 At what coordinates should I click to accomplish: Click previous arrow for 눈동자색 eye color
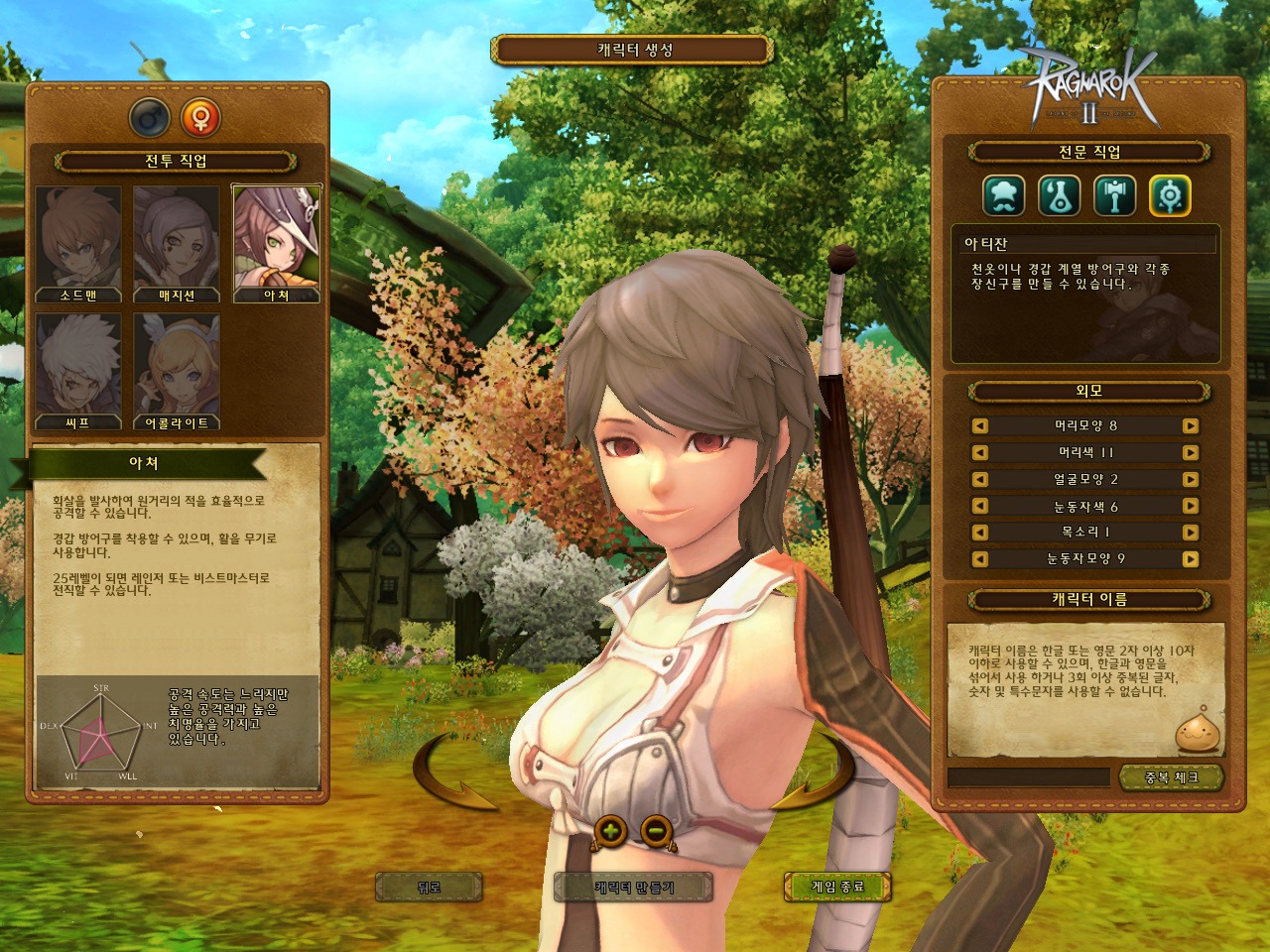[x=980, y=507]
